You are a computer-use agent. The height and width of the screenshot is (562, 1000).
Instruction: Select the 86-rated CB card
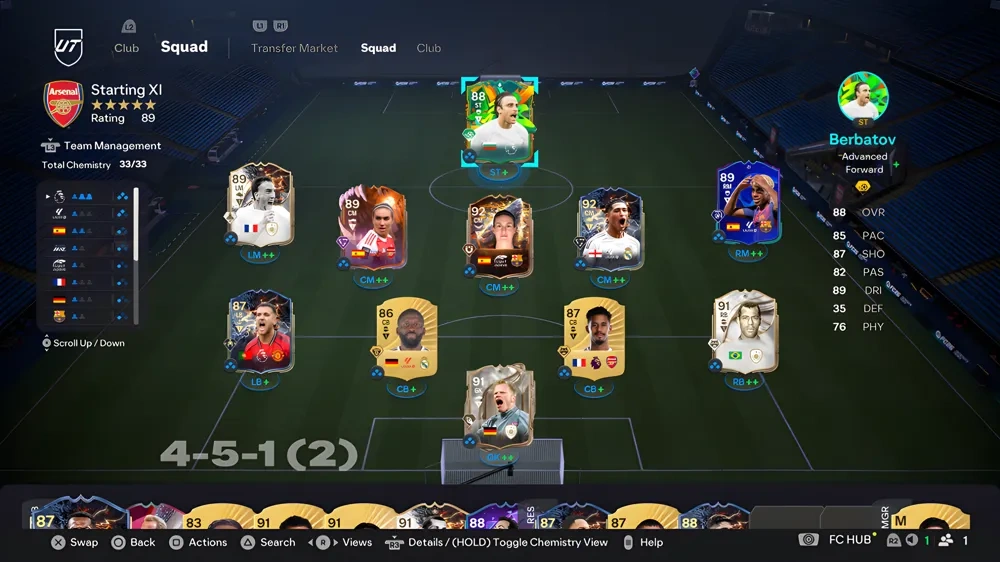coord(405,339)
